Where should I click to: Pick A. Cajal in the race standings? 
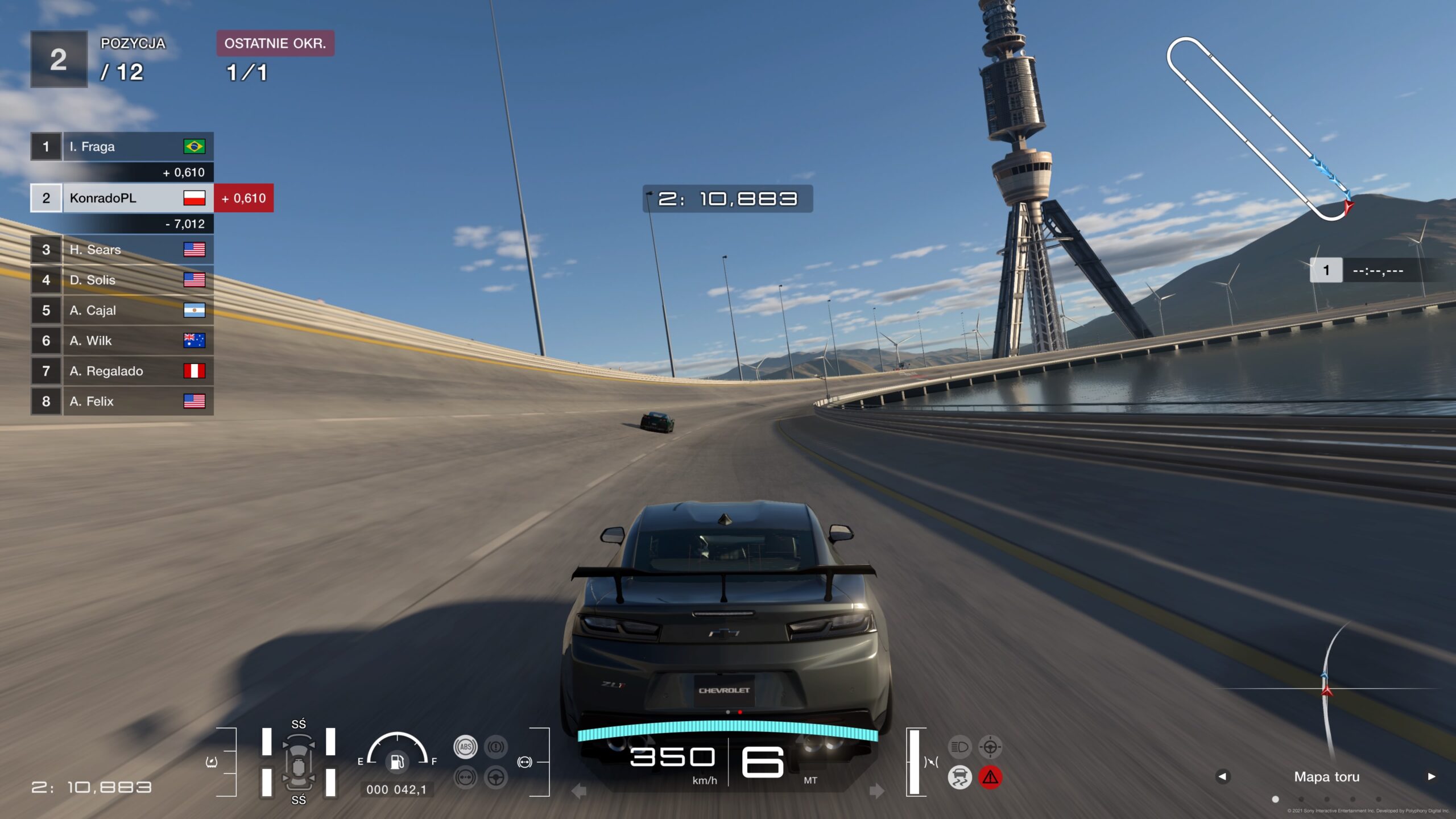coord(122,311)
